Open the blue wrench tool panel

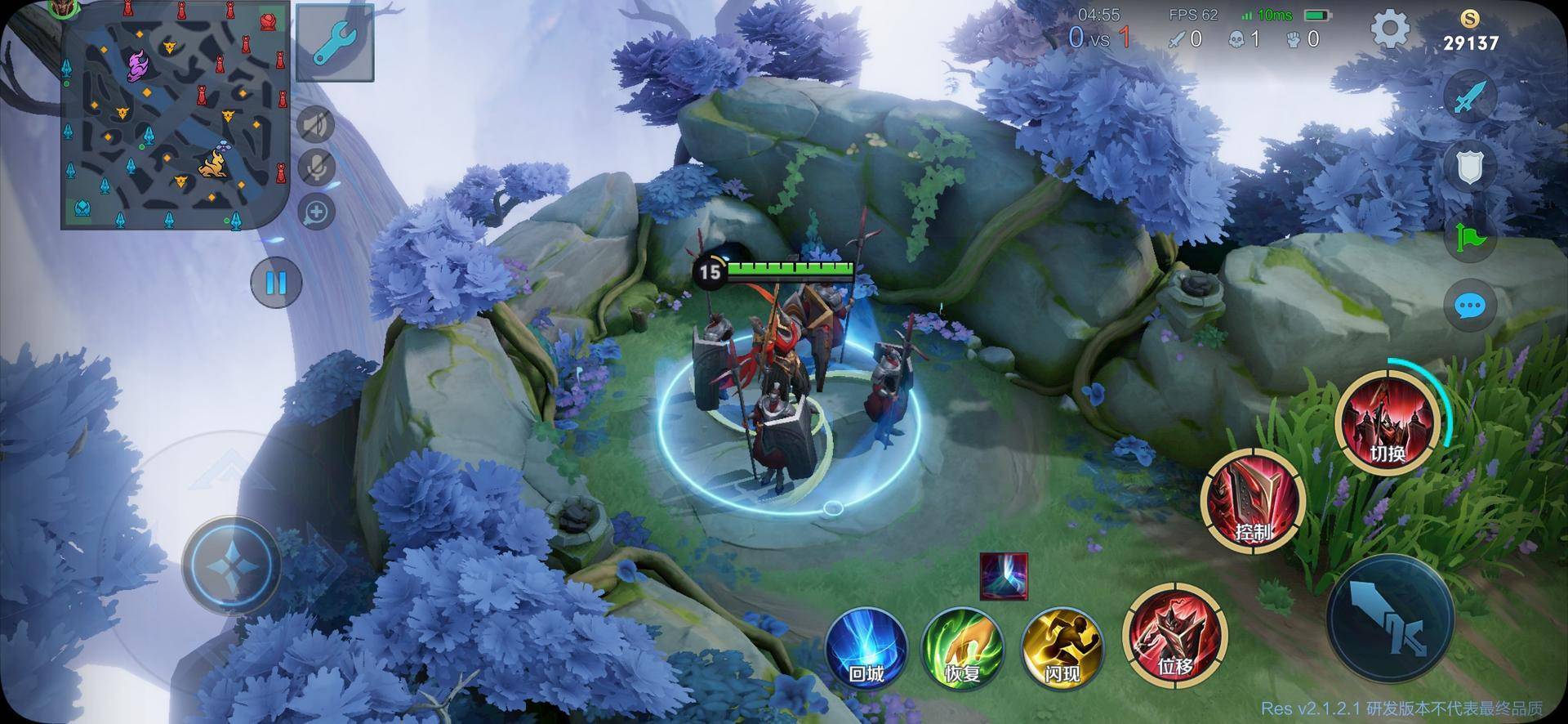(x=335, y=42)
